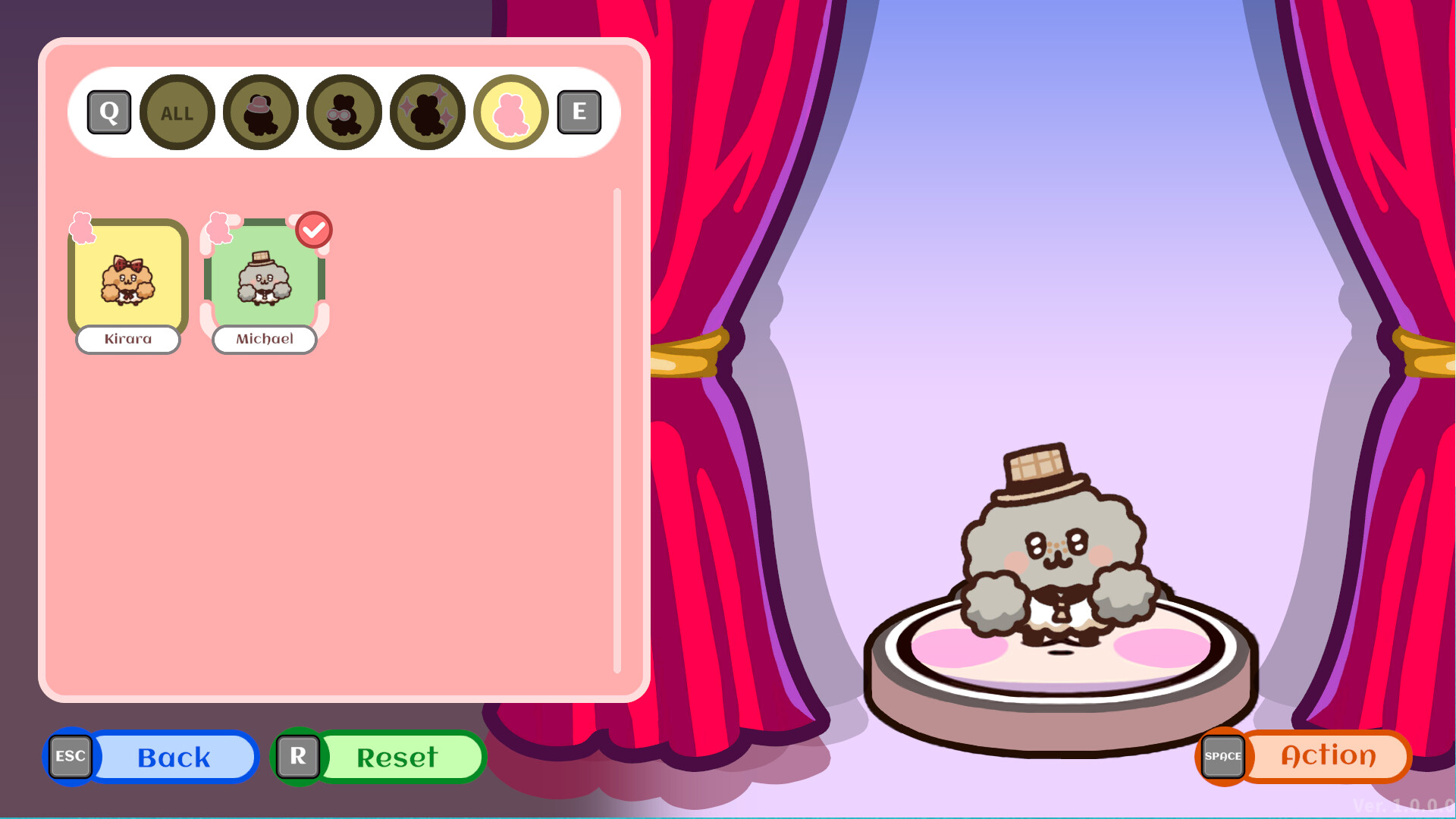The width and height of the screenshot is (1456, 819).
Task: Deselect the currently chosen Michael character
Action: click(263, 282)
